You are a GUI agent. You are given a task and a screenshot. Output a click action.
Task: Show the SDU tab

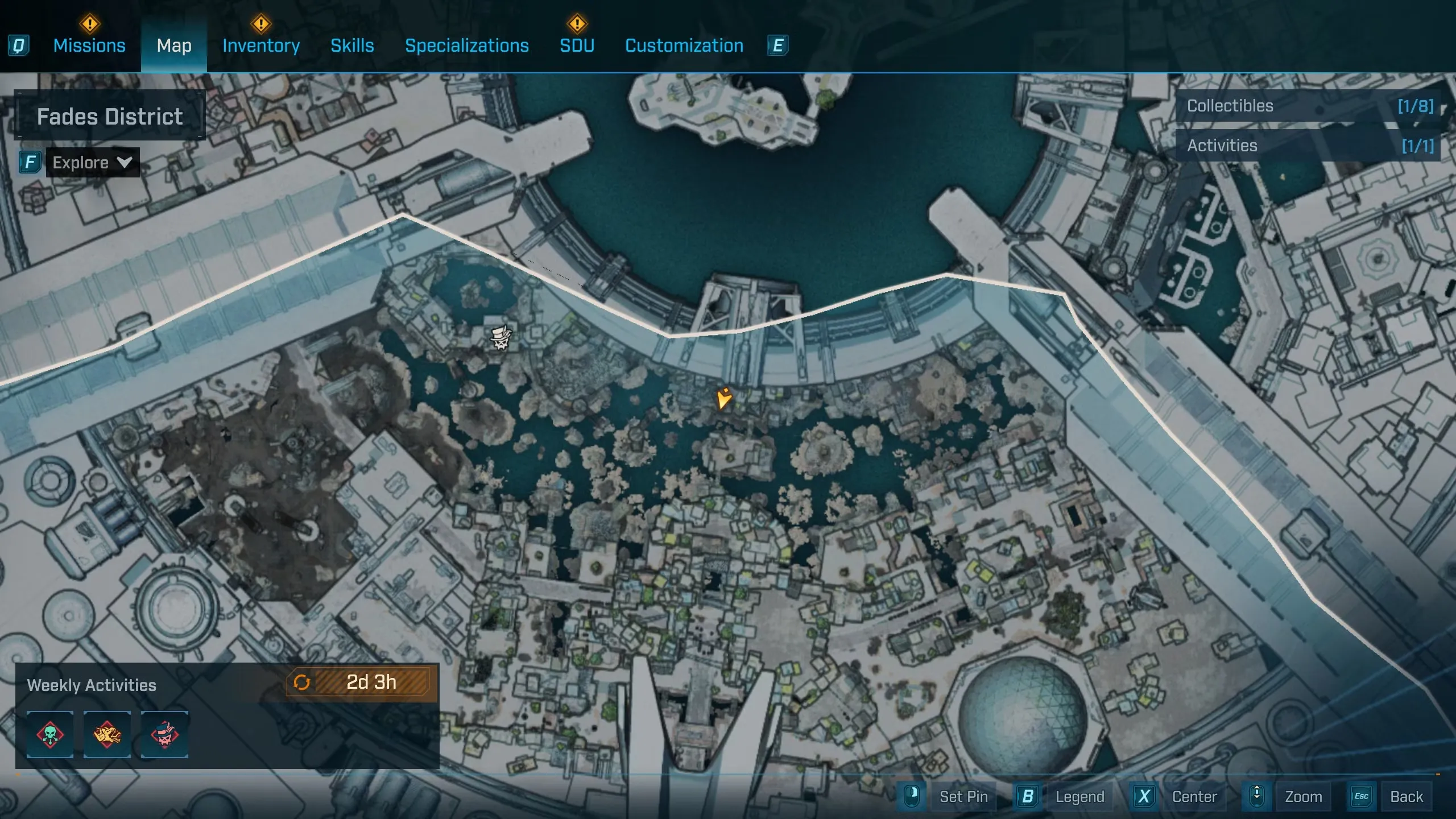click(x=577, y=45)
